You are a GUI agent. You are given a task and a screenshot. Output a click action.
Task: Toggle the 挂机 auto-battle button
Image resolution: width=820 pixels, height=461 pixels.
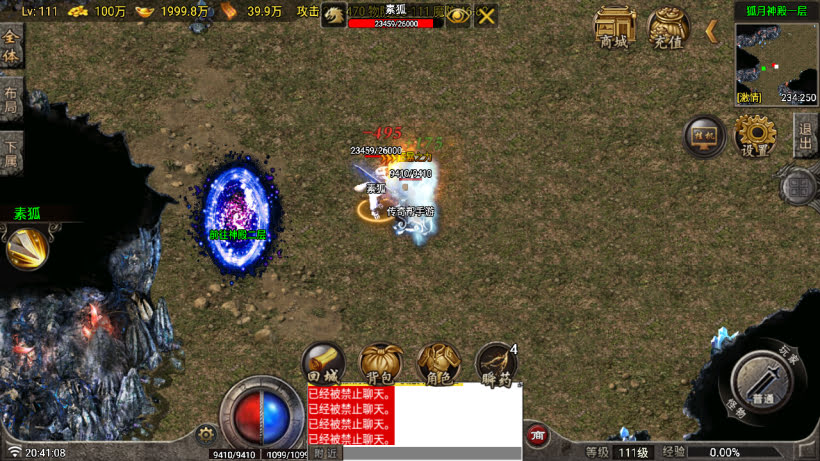[x=705, y=137]
